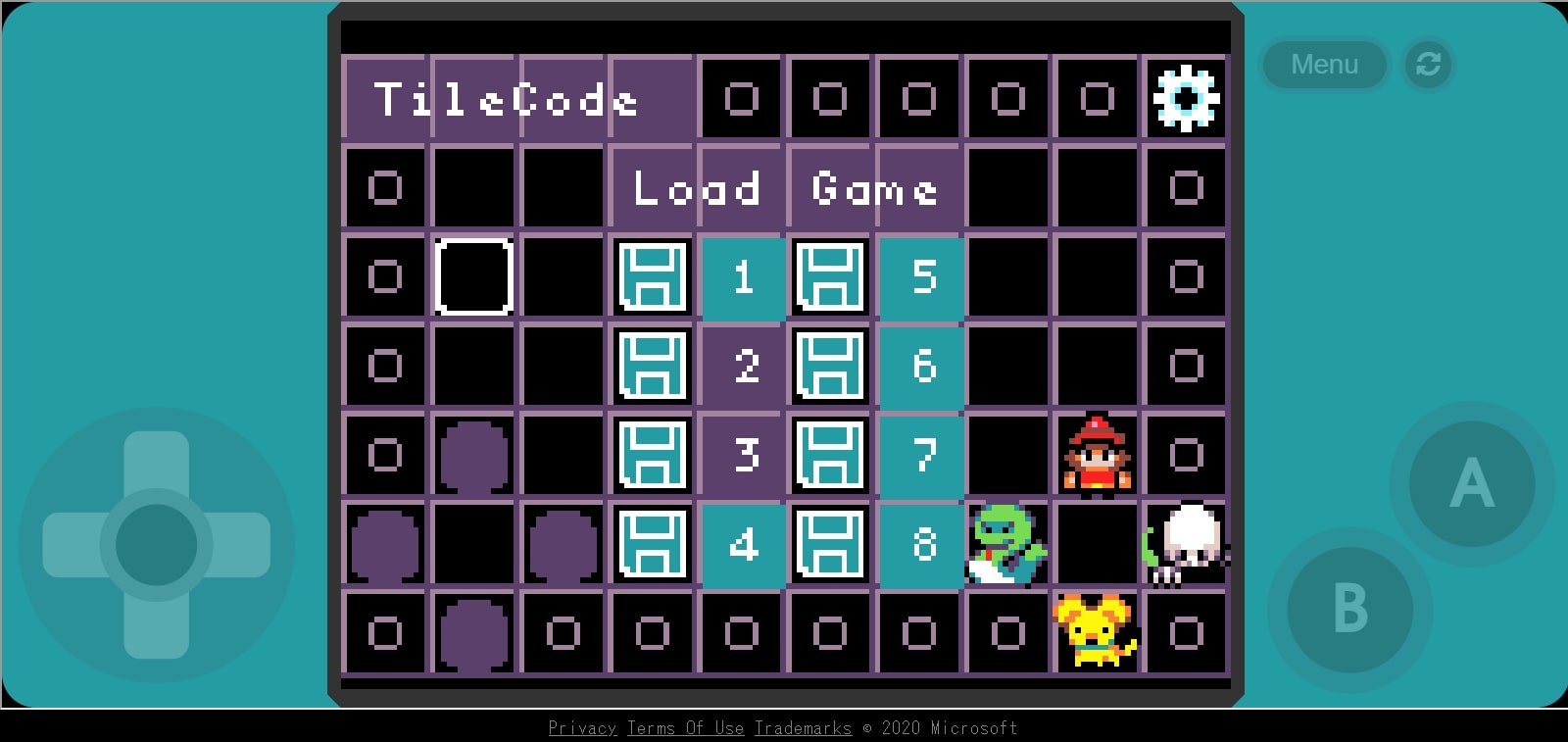Open the Privacy link
Image resolution: width=1568 pixels, height=742 pixels.
click(x=582, y=728)
